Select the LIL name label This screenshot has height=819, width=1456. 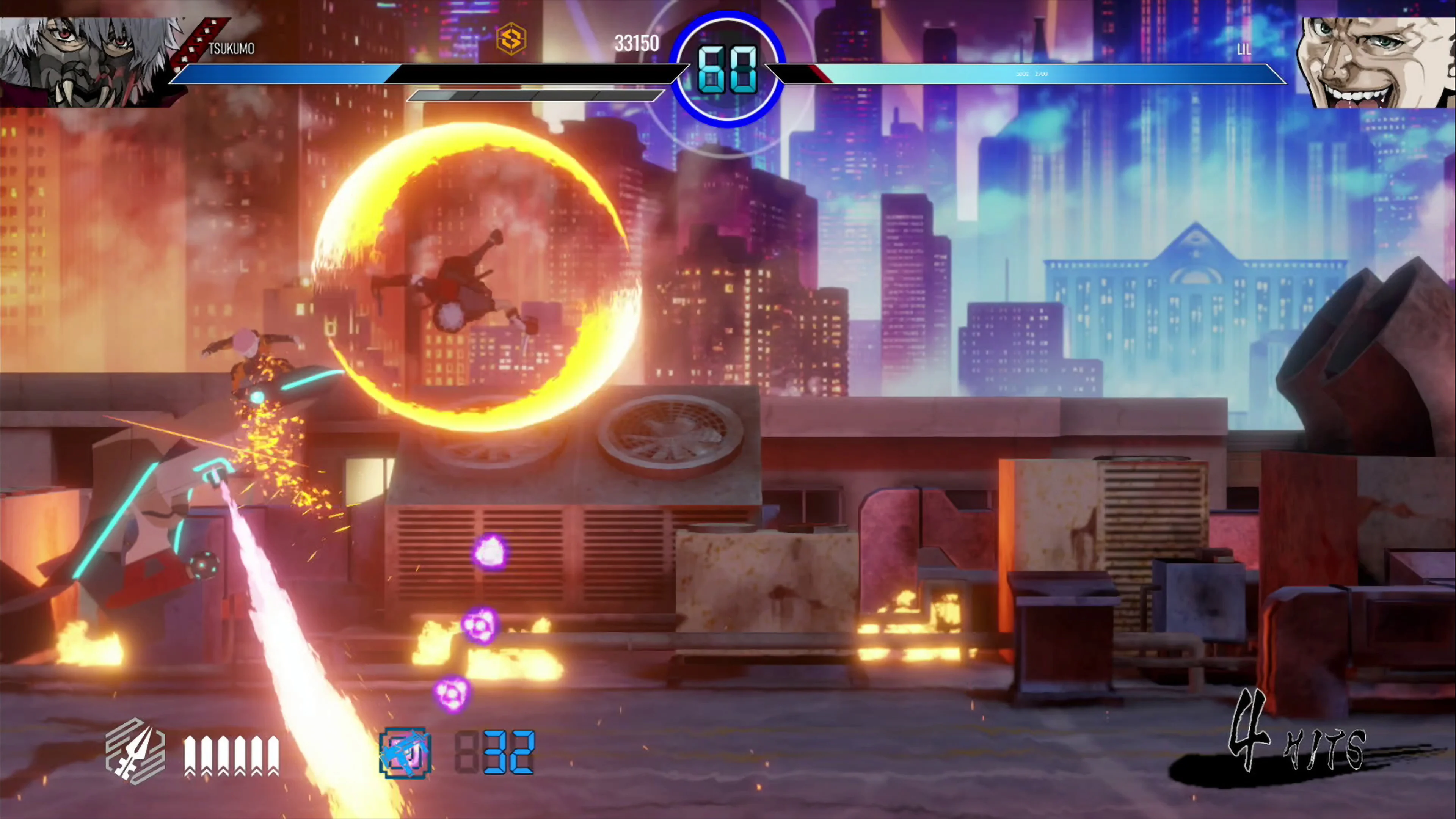(1245, 51)
